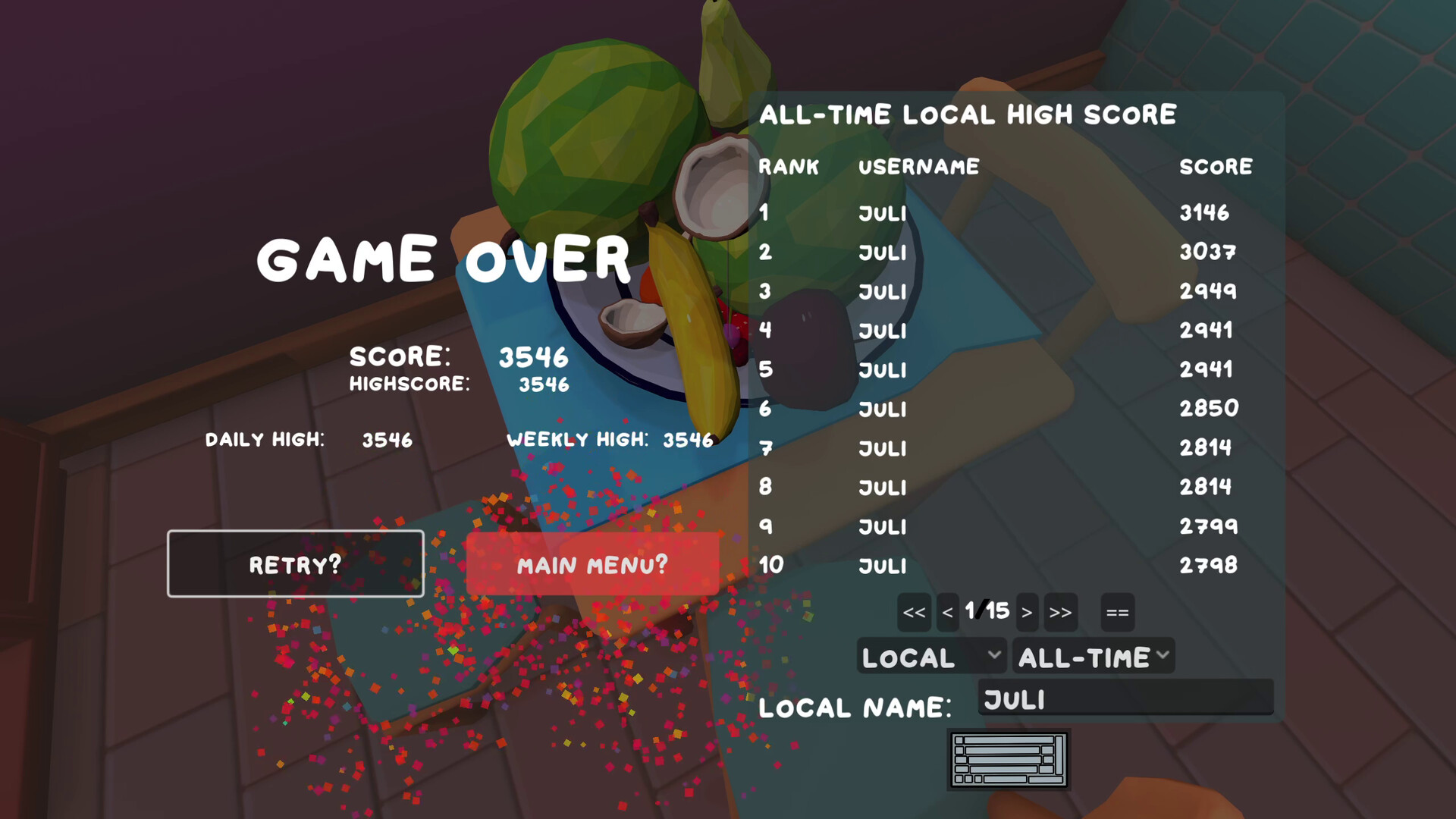Screen dimensions: 1456x819
Task: Click the MAIN MENU? button
Action: (592, 563)
